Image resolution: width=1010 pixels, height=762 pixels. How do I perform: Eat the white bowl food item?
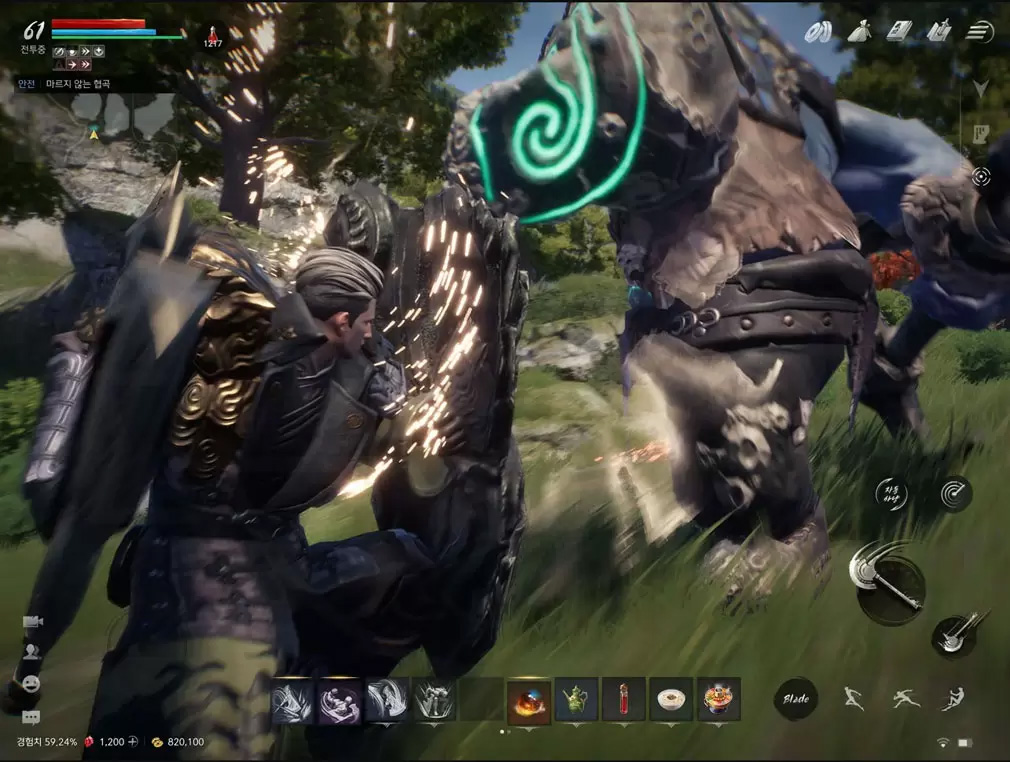point(670,699)
